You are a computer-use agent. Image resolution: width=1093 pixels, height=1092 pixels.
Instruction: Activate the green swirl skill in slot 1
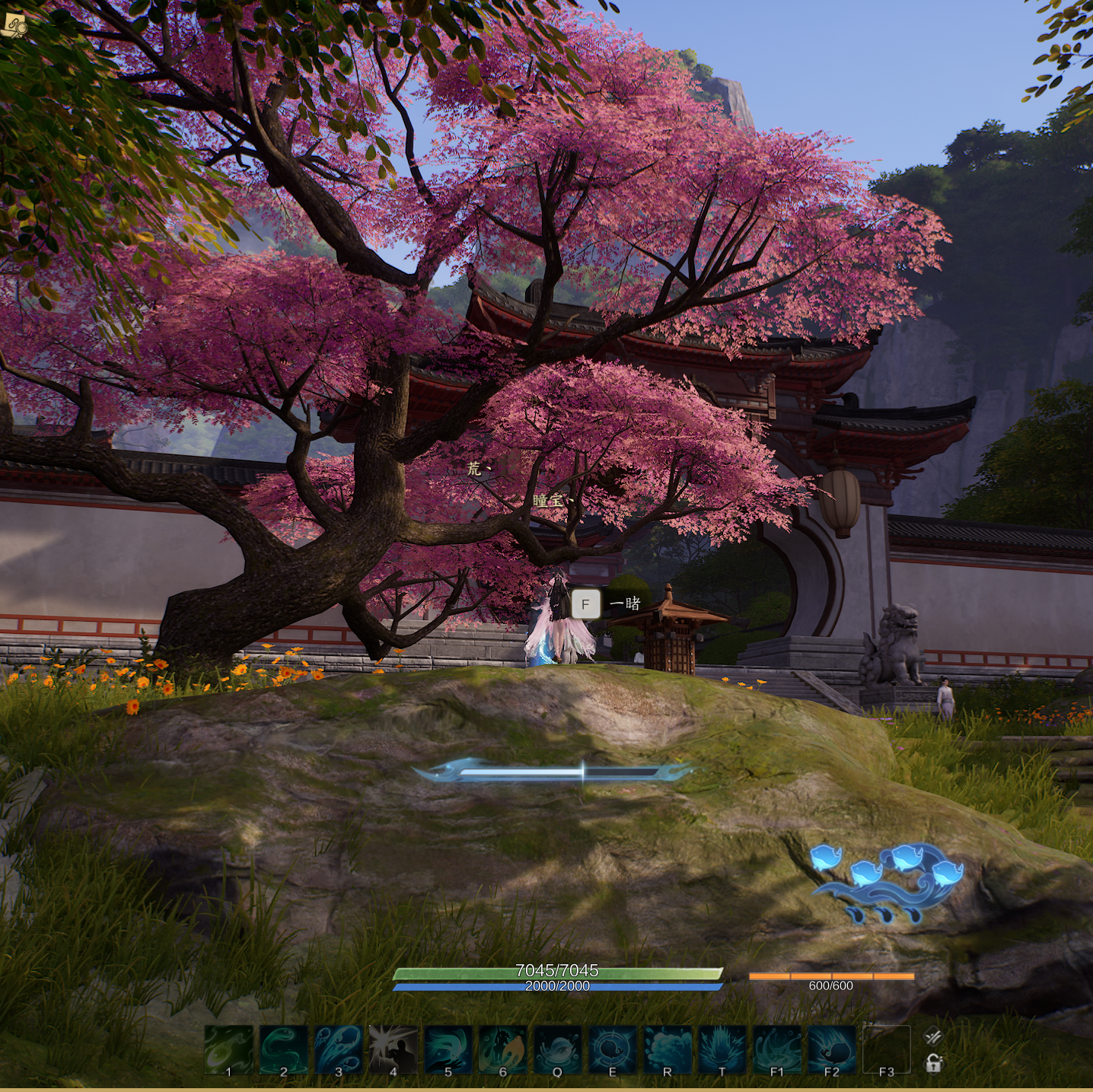pyautogui.click(x=228, y=1050)
